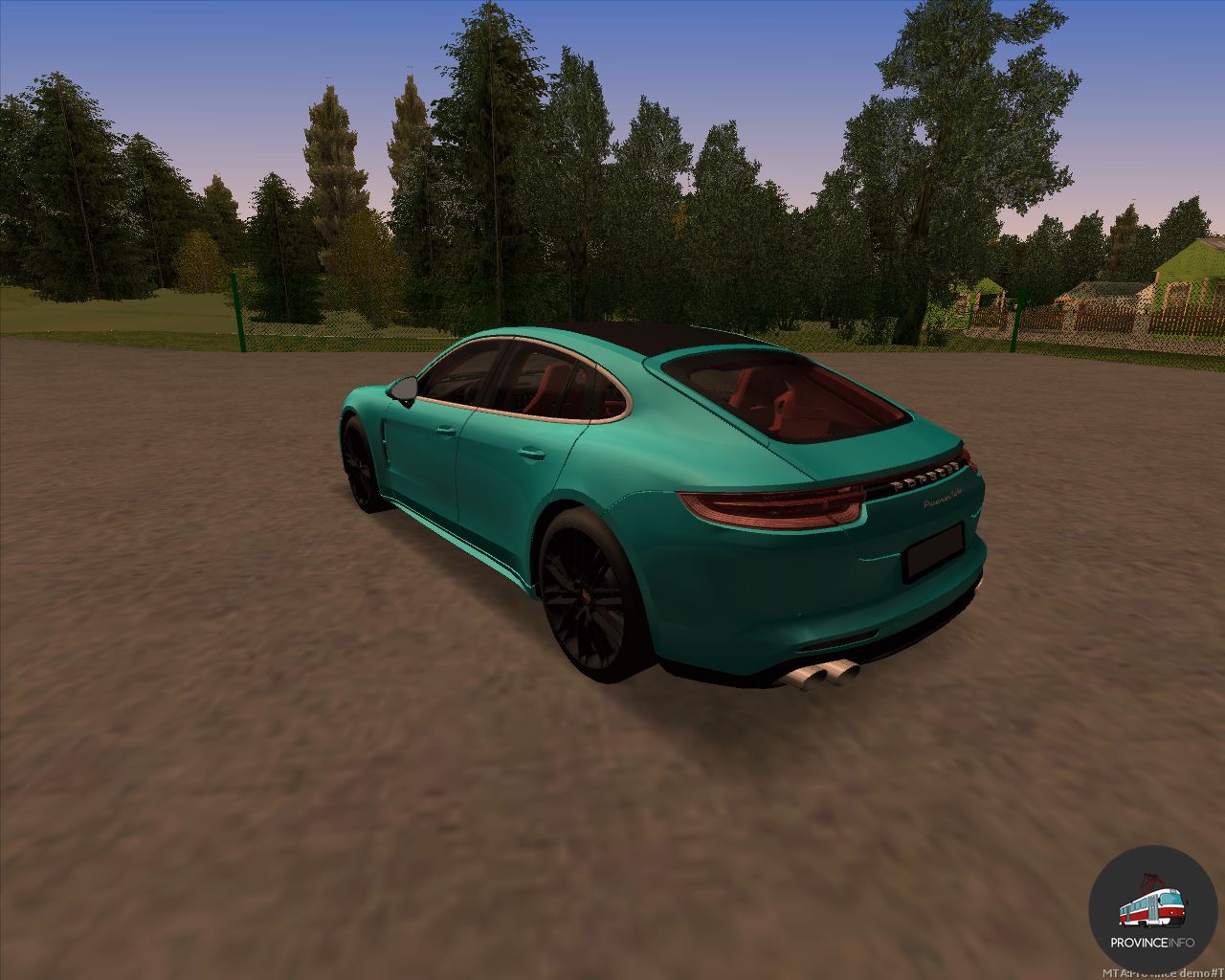Click the ProvinceInfo tram logo badge
Screen dimensions: 1225x980
pos(1152,908)
